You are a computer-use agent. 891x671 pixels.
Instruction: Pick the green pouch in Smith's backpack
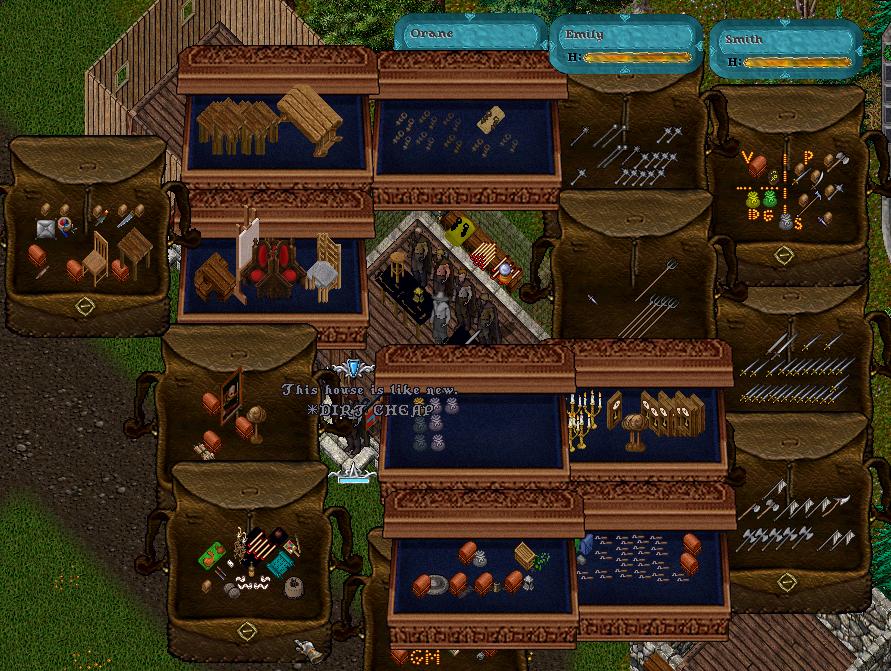click(x=770, y=199)
